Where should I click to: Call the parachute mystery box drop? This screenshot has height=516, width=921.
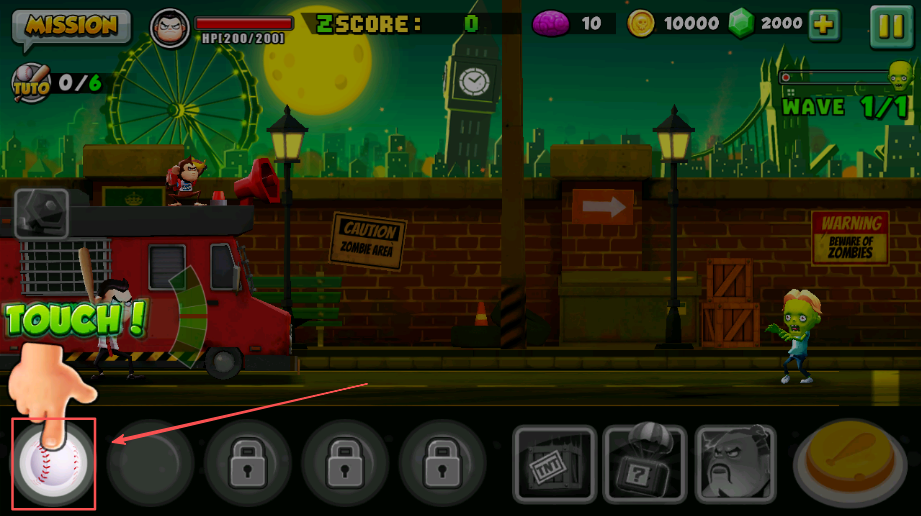coord(646,464)
